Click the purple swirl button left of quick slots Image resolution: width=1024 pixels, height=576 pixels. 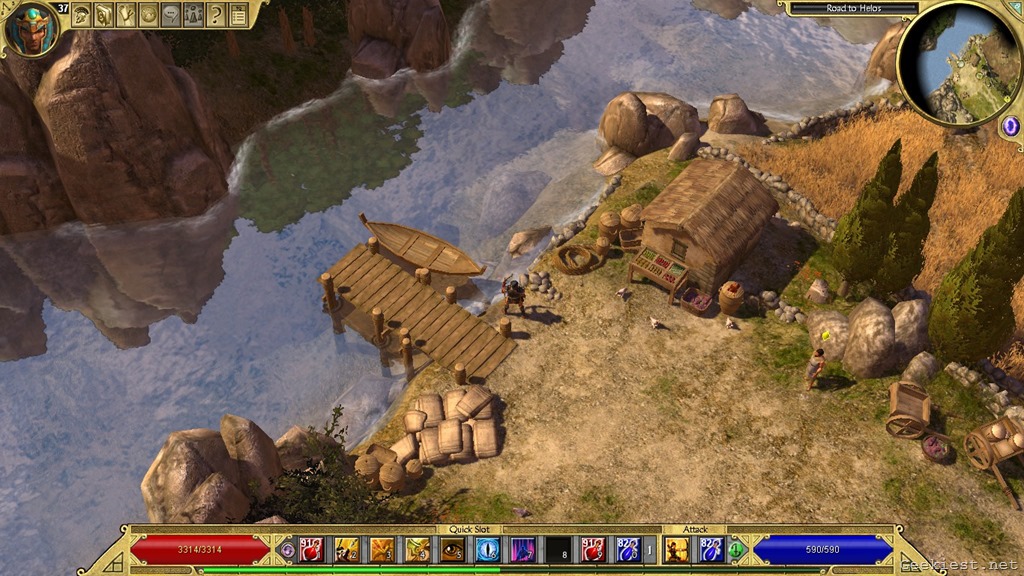(287, 549)
